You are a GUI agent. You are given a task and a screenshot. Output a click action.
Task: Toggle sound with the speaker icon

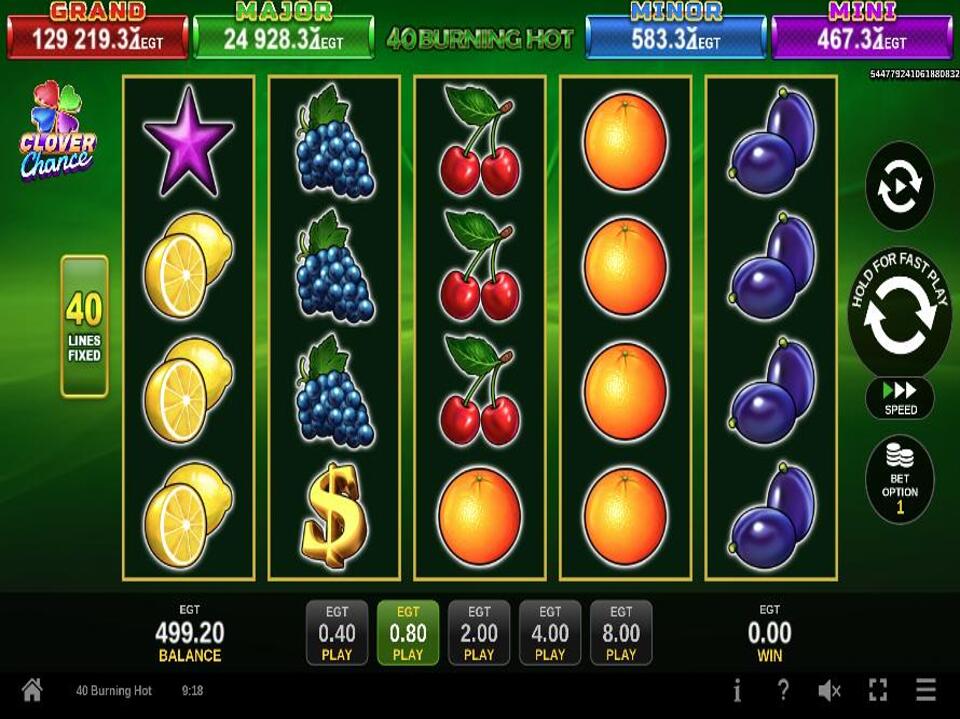829,690
